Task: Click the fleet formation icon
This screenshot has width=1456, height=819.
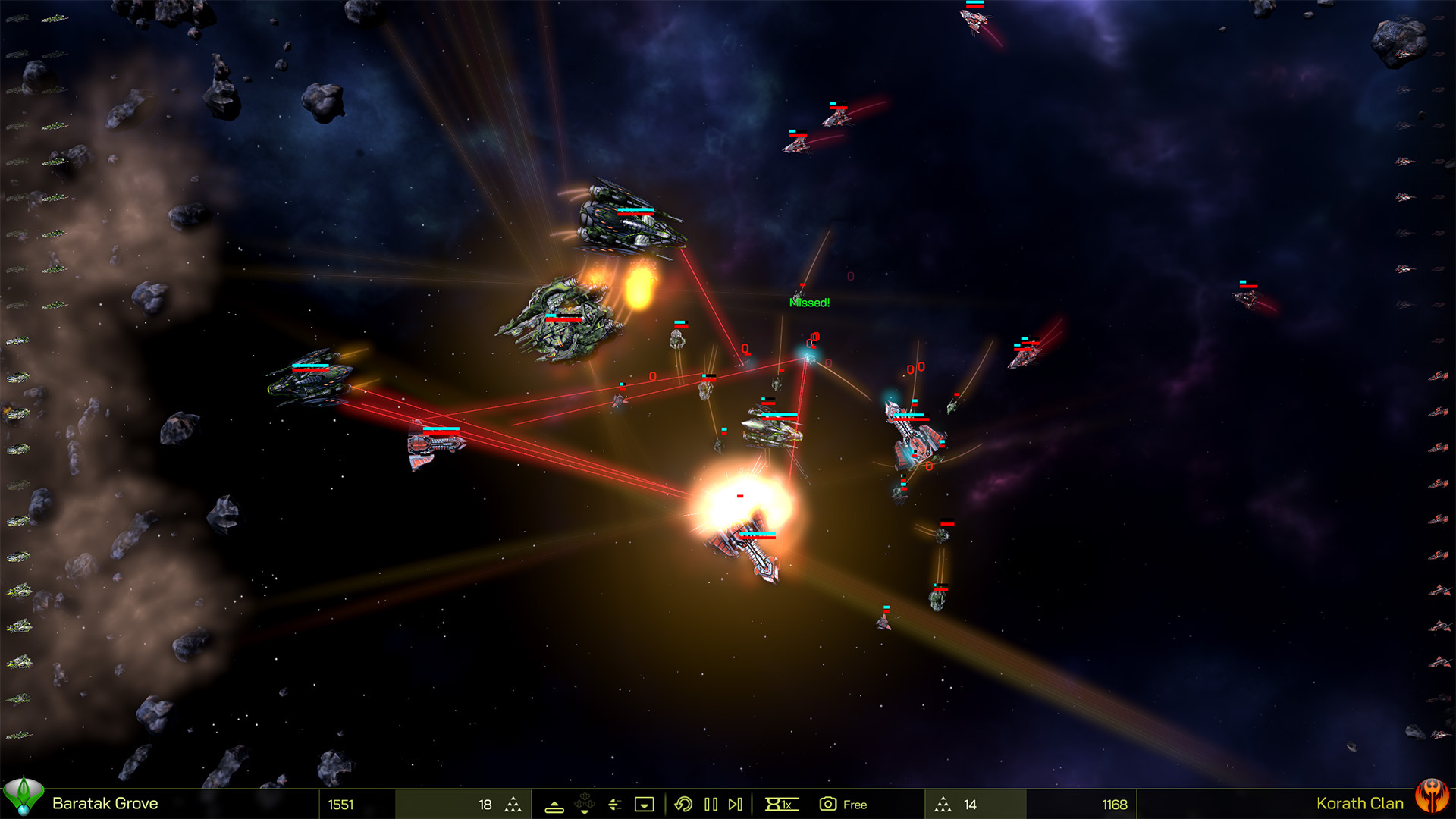Action: 585,803
